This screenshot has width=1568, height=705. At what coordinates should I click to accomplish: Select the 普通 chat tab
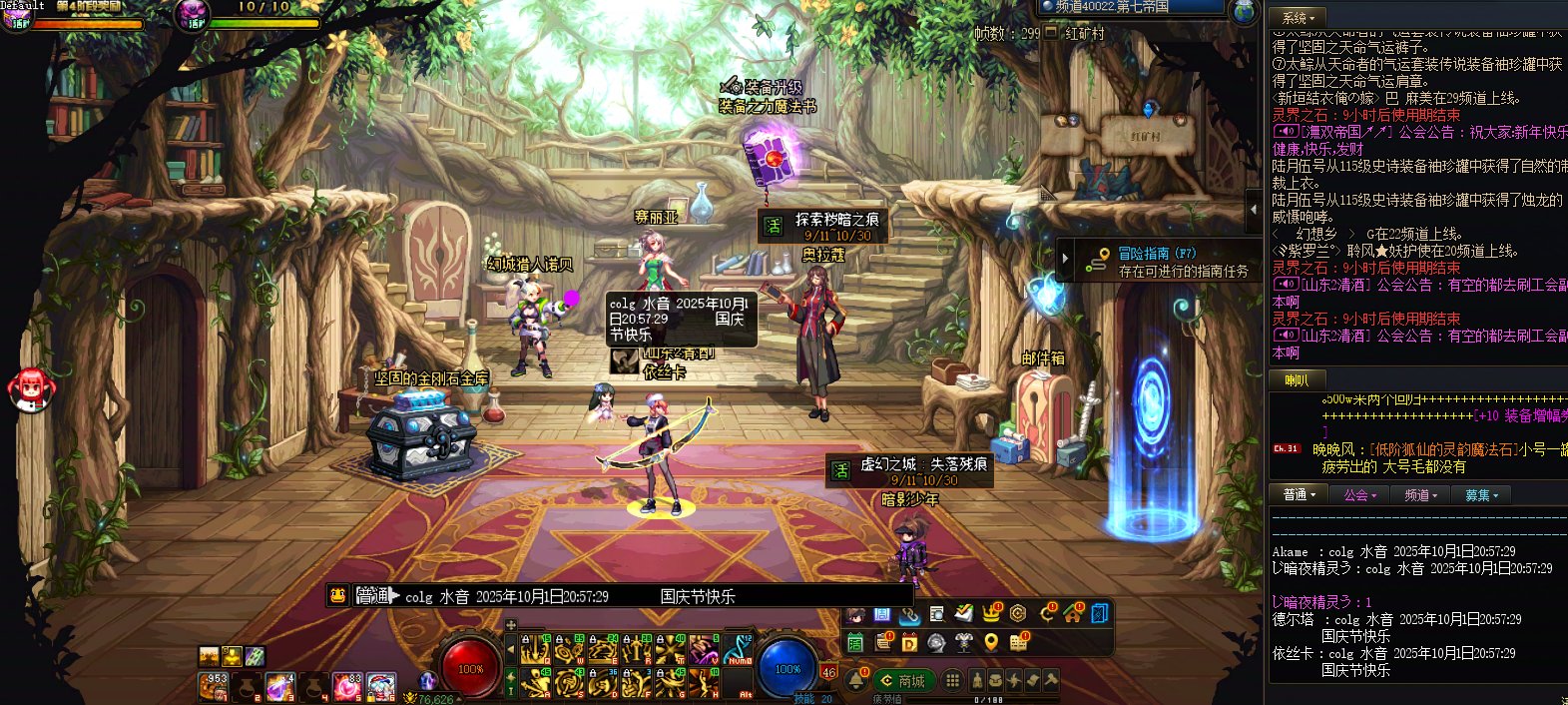[1299, 495]
